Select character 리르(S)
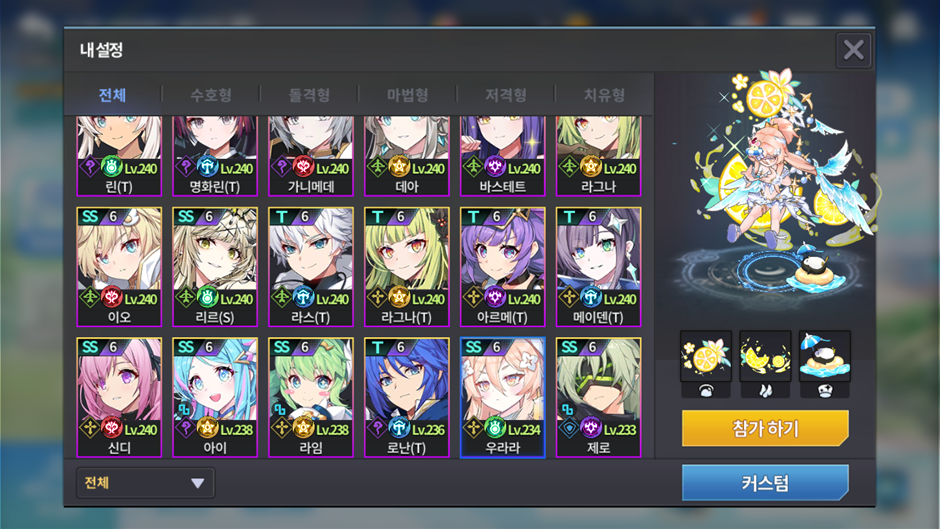 (215, 266)
